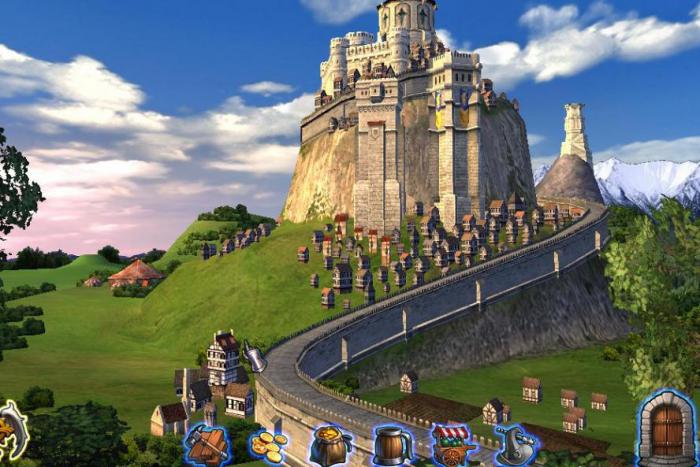Activate the blacksmith anvil icon
Viewport: 700px width, 467px height.
[515, 445]
